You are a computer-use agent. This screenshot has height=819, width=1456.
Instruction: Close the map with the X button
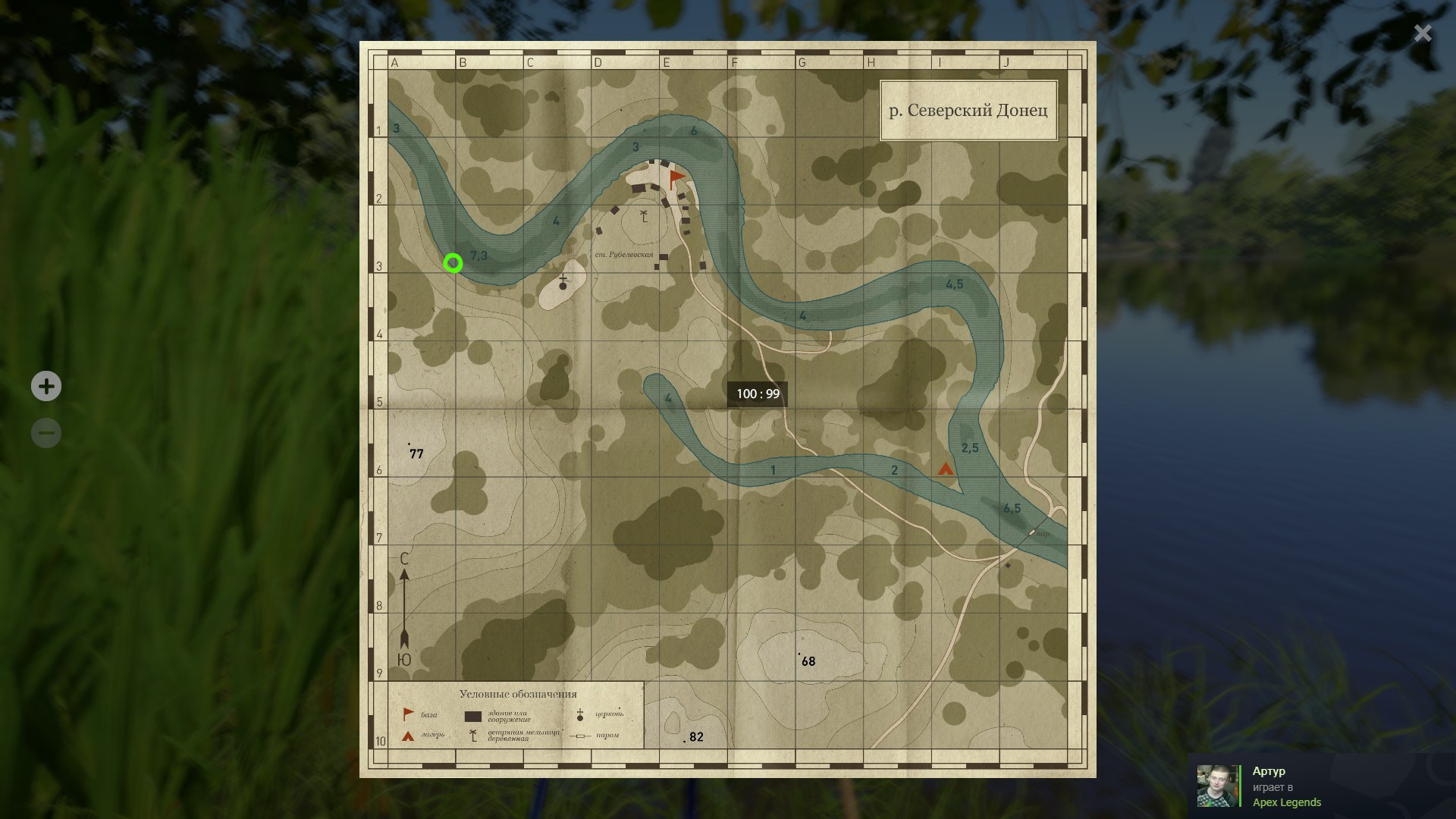(1421, 33)
